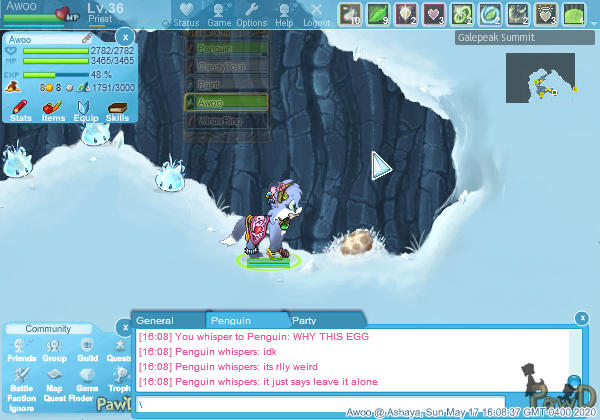Screen dimensions: 600x420
Task: Activate the green slime hotbar slot
Action: (x=573, y=14)
